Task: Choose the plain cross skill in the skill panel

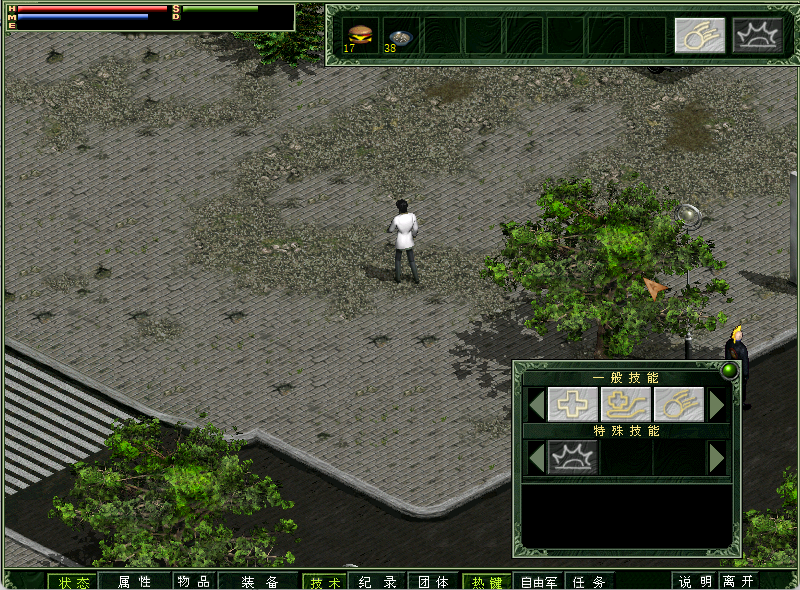Action: [x=573, y=404]
